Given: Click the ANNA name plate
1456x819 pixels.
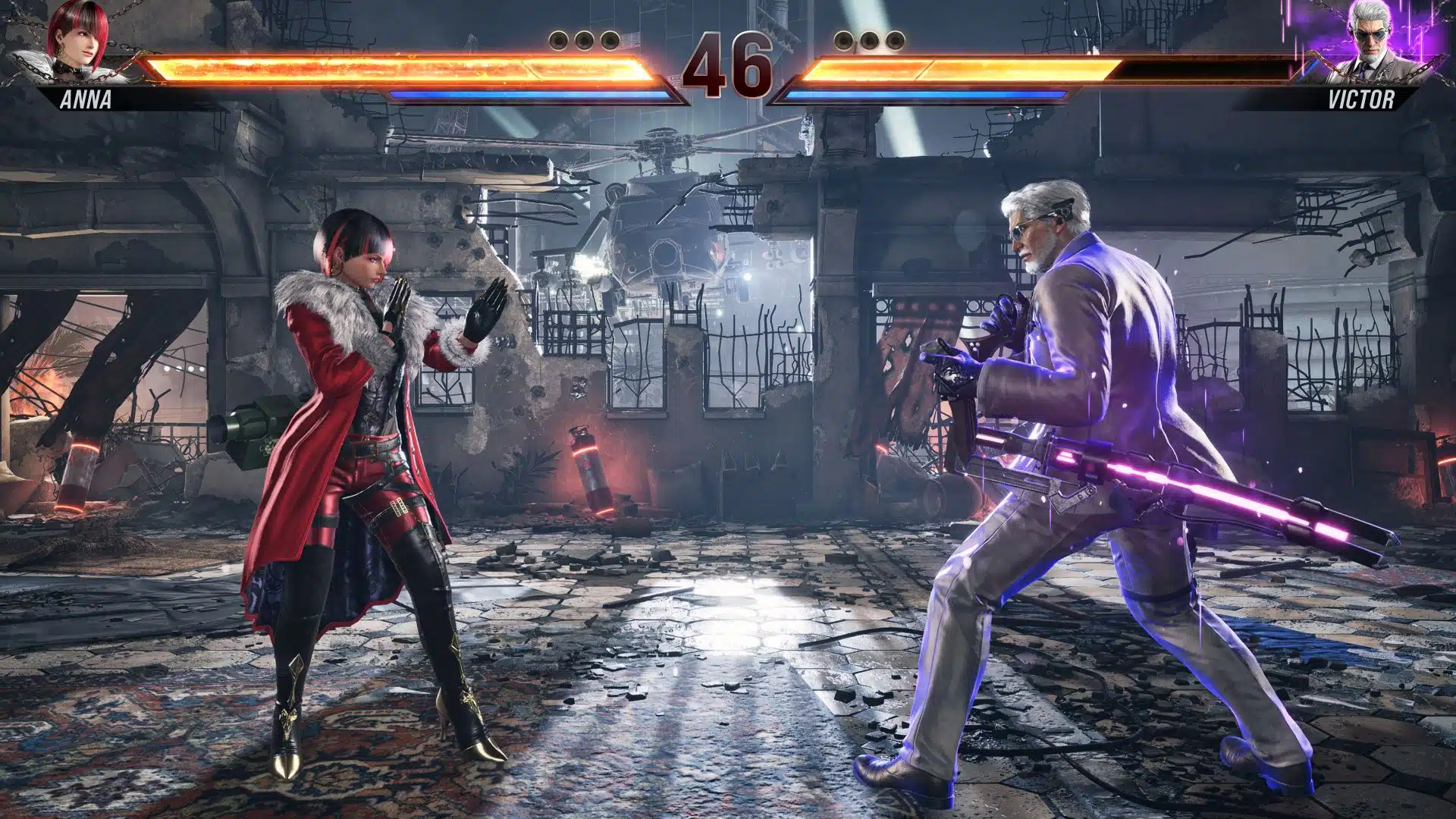Looking at the screenshot, I should pyautogui.click(x=86, y=99).
